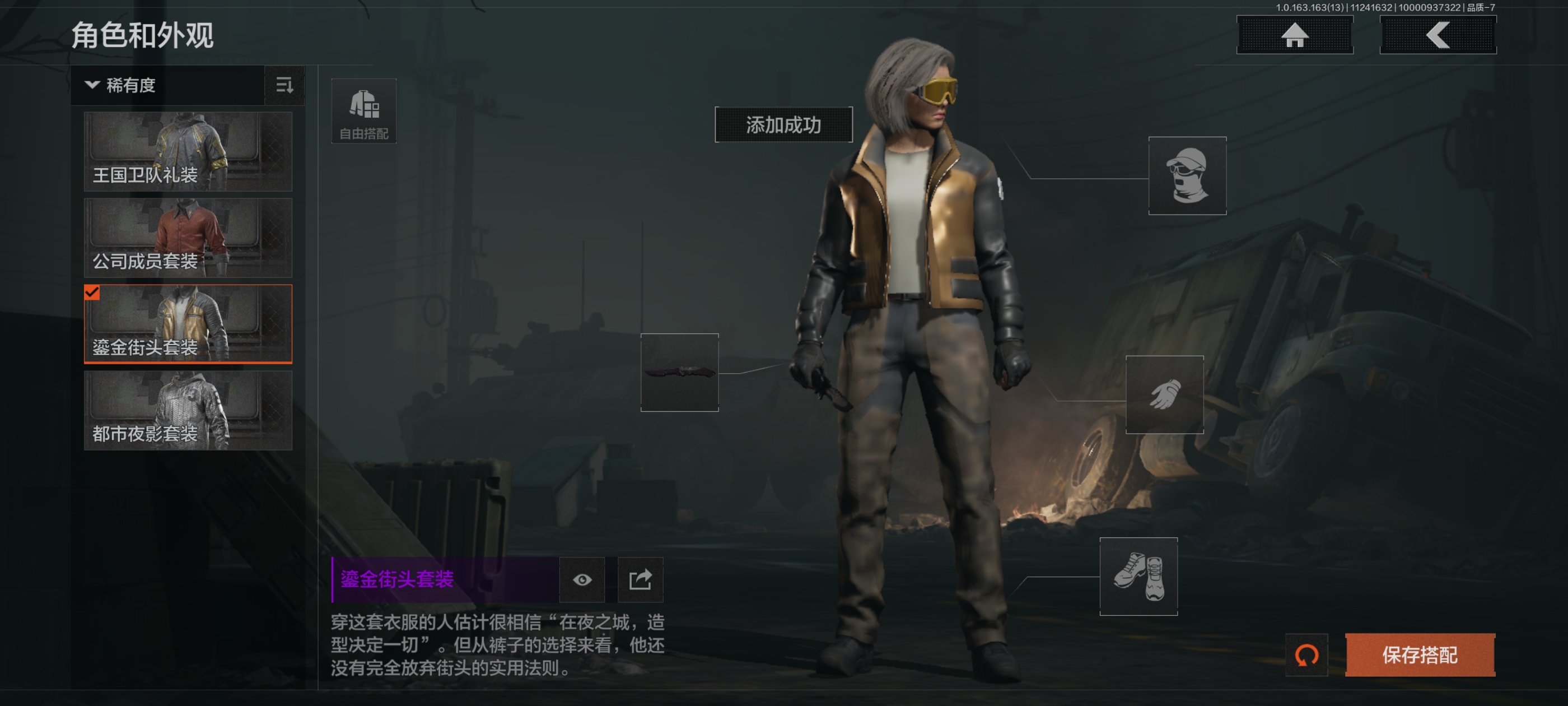This screenshot has height=706, width=1568.
Task: Select the 王国卫队礼装 outfit
Action: point(188,152)
